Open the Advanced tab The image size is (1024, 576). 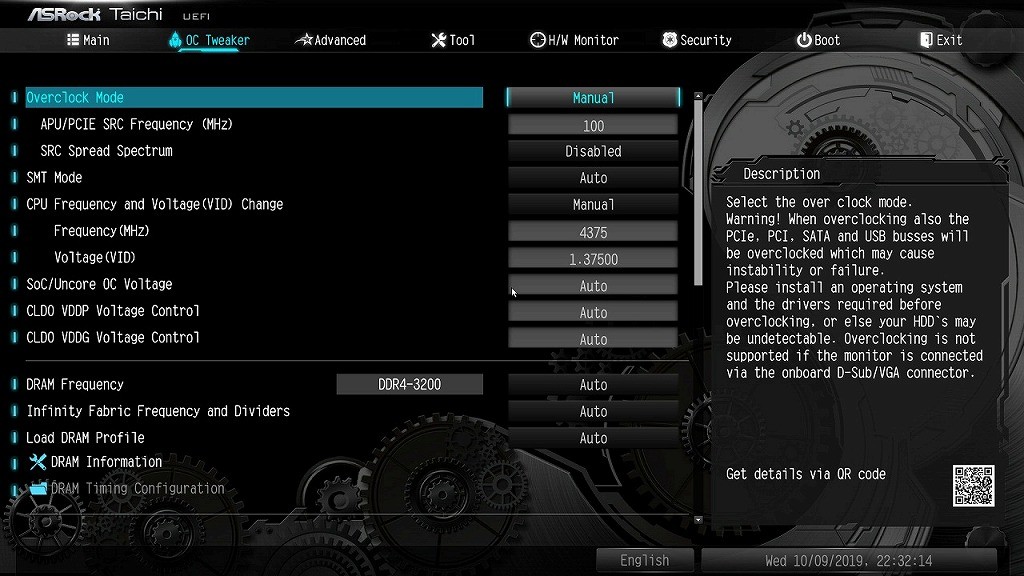pyautogui.click(x=331, y=40)
